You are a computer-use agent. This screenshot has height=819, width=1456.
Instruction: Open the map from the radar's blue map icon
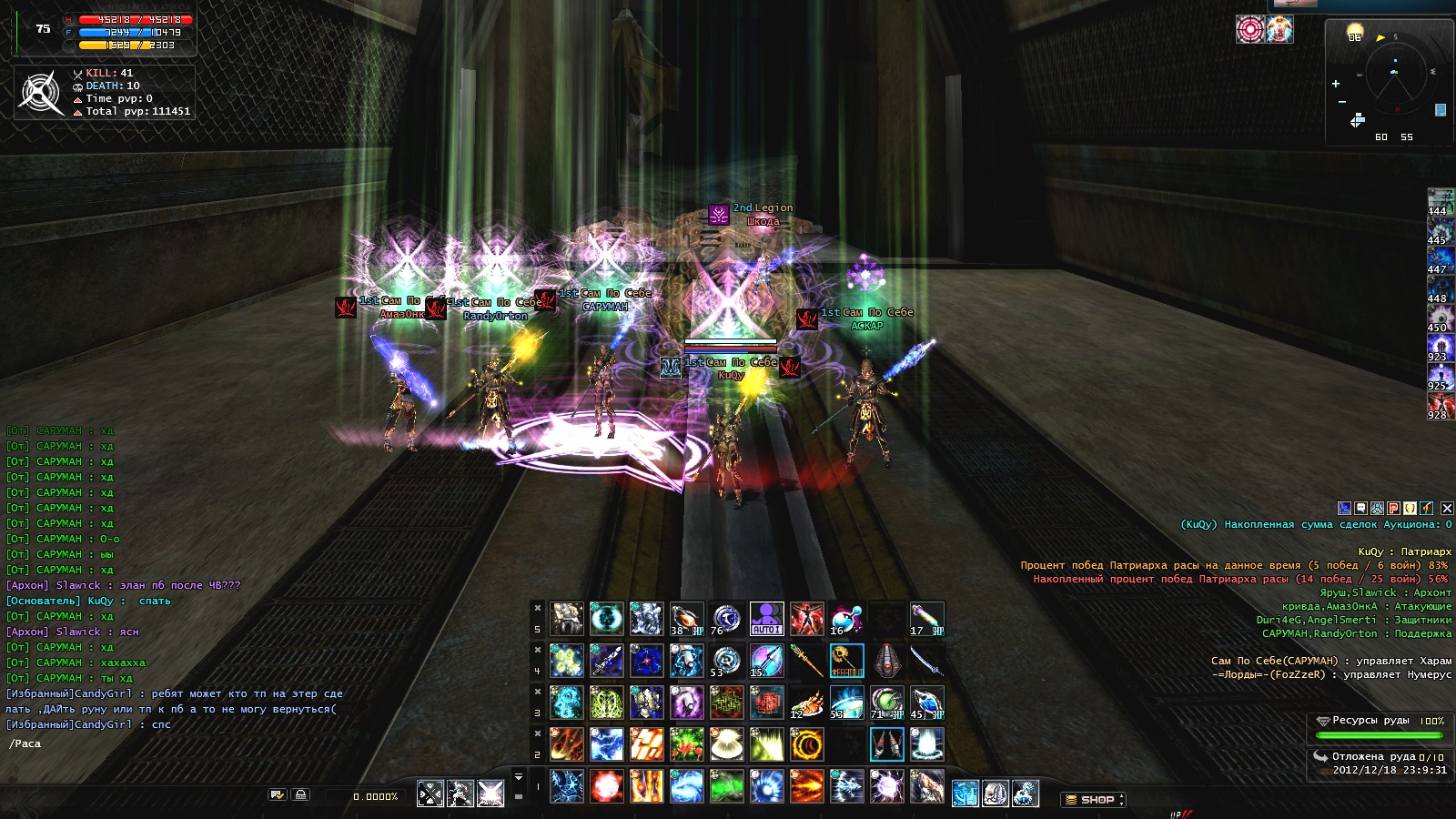click(x=1441, y=110)
